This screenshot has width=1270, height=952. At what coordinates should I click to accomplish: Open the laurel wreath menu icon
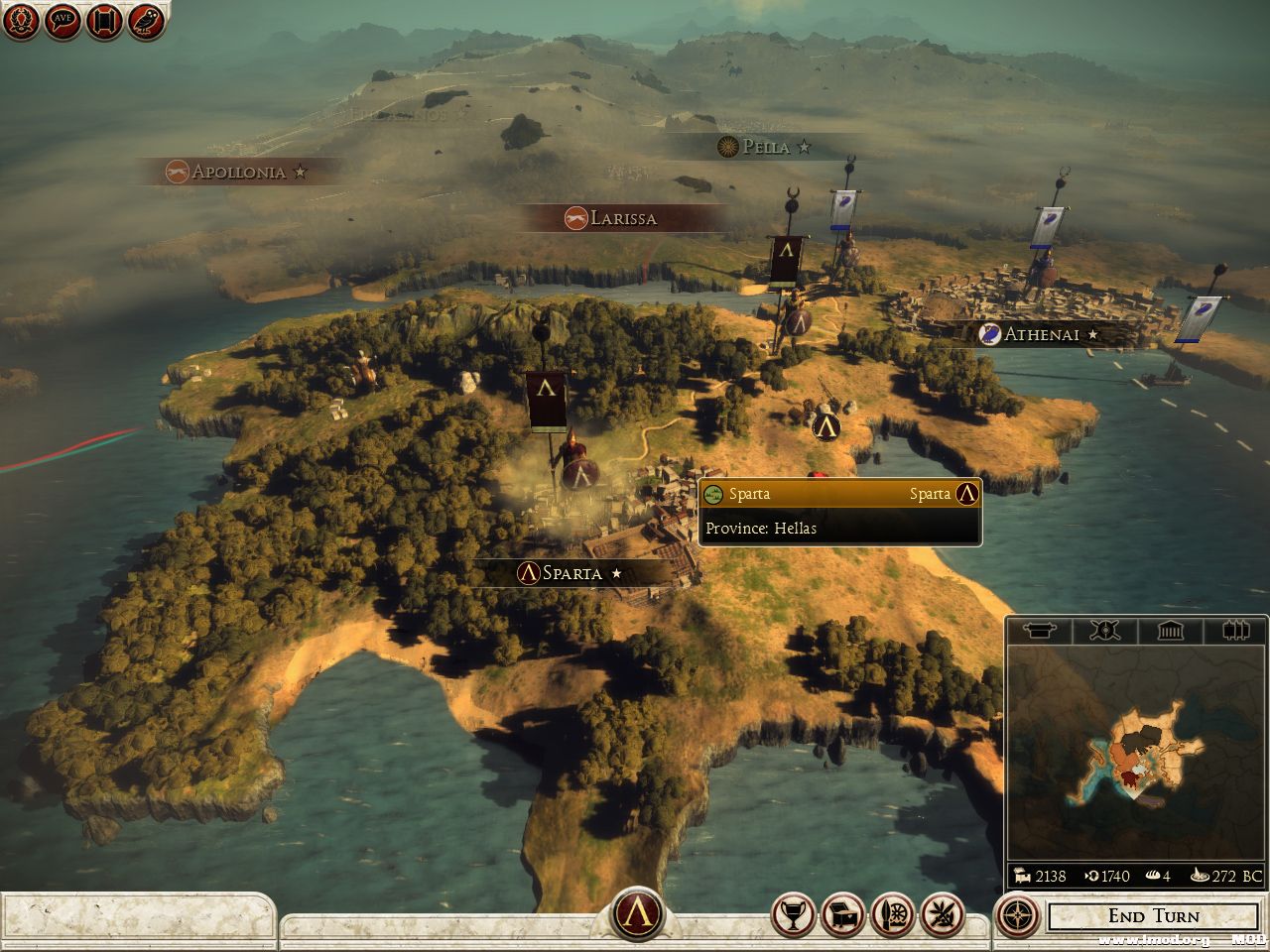pos(21,22)
